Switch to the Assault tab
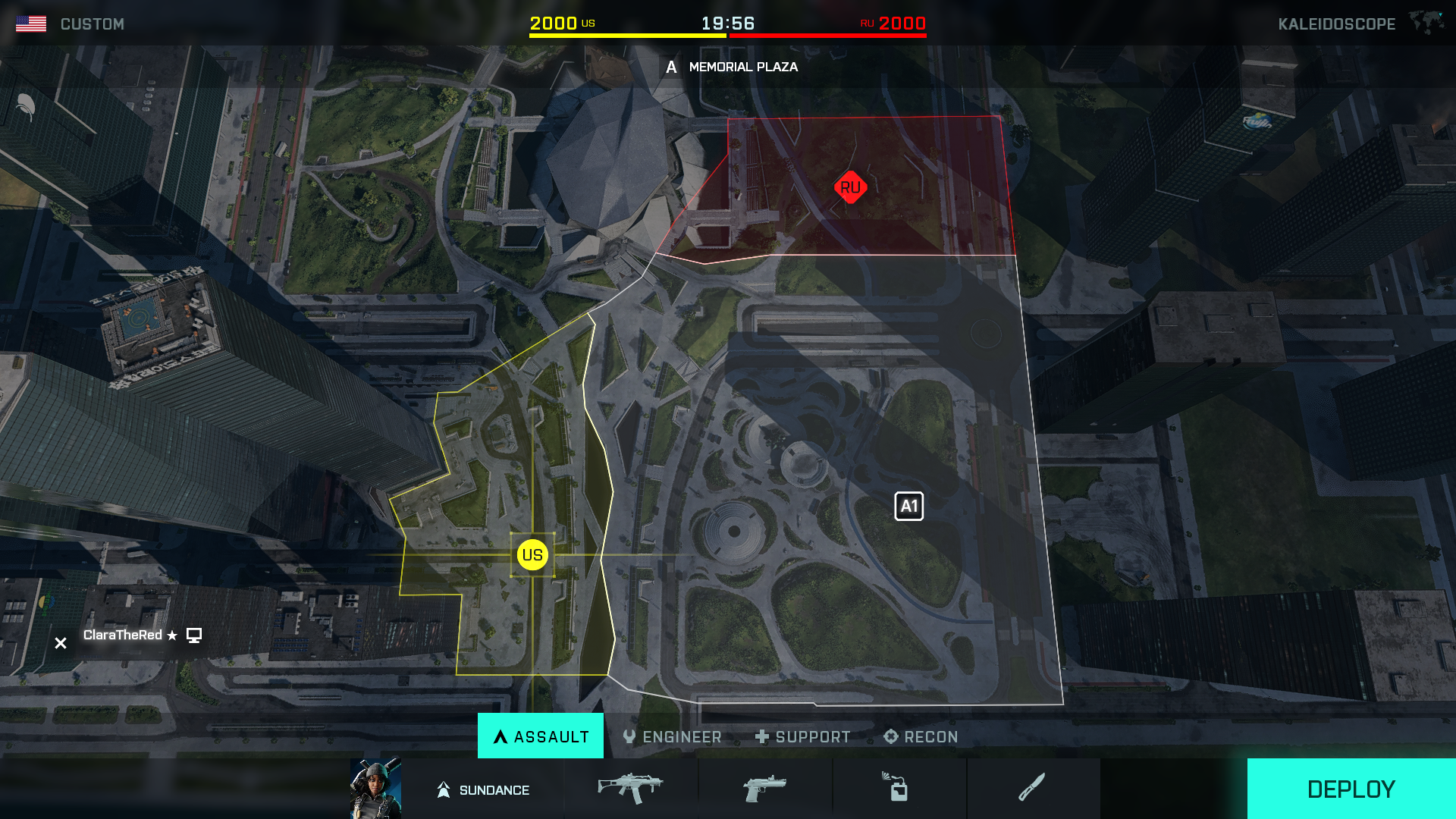Image resolution: width=1456 pixels, height=819 pixels. [540, 736]
